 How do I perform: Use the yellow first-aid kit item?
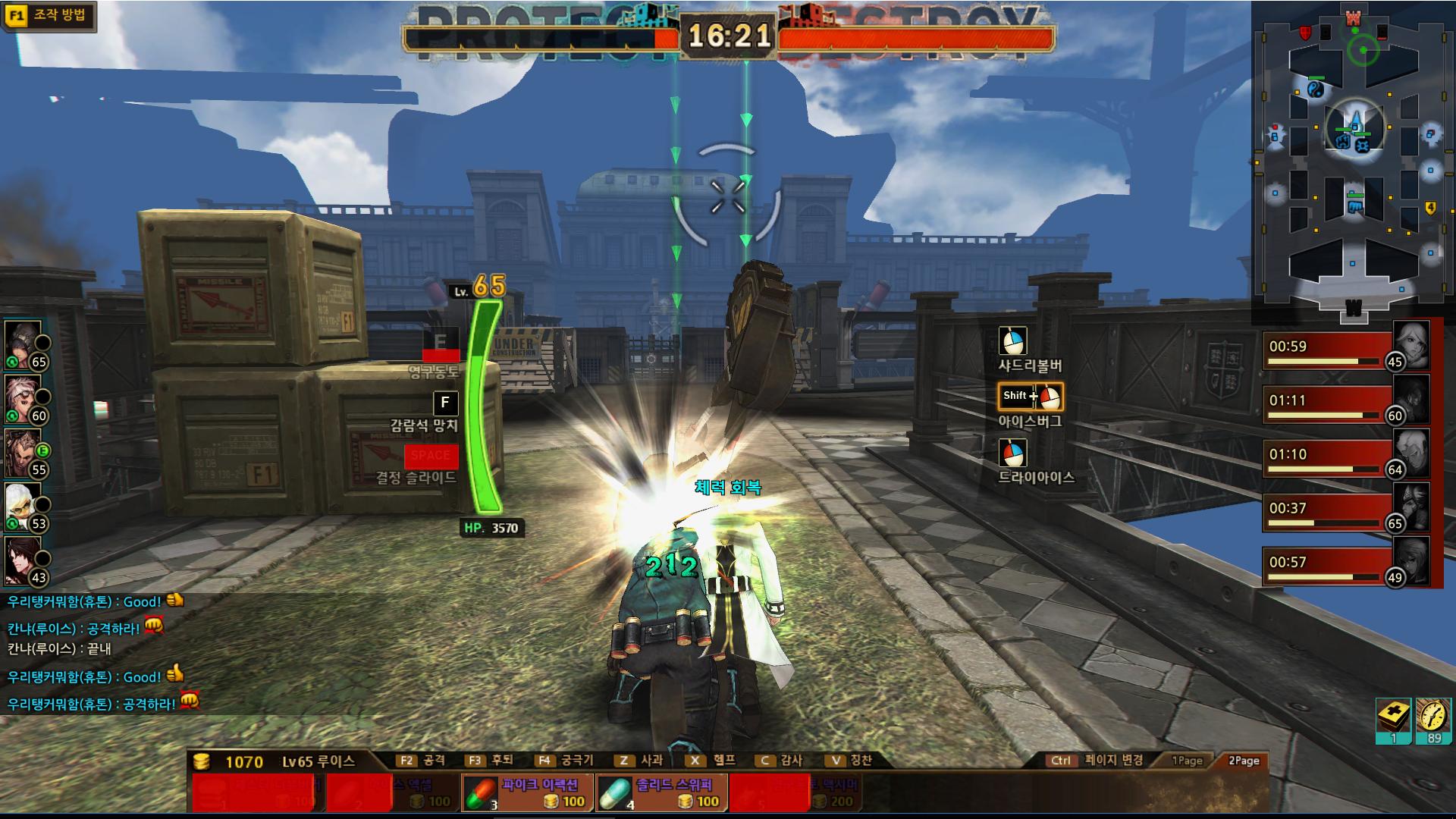[1393, 718]
